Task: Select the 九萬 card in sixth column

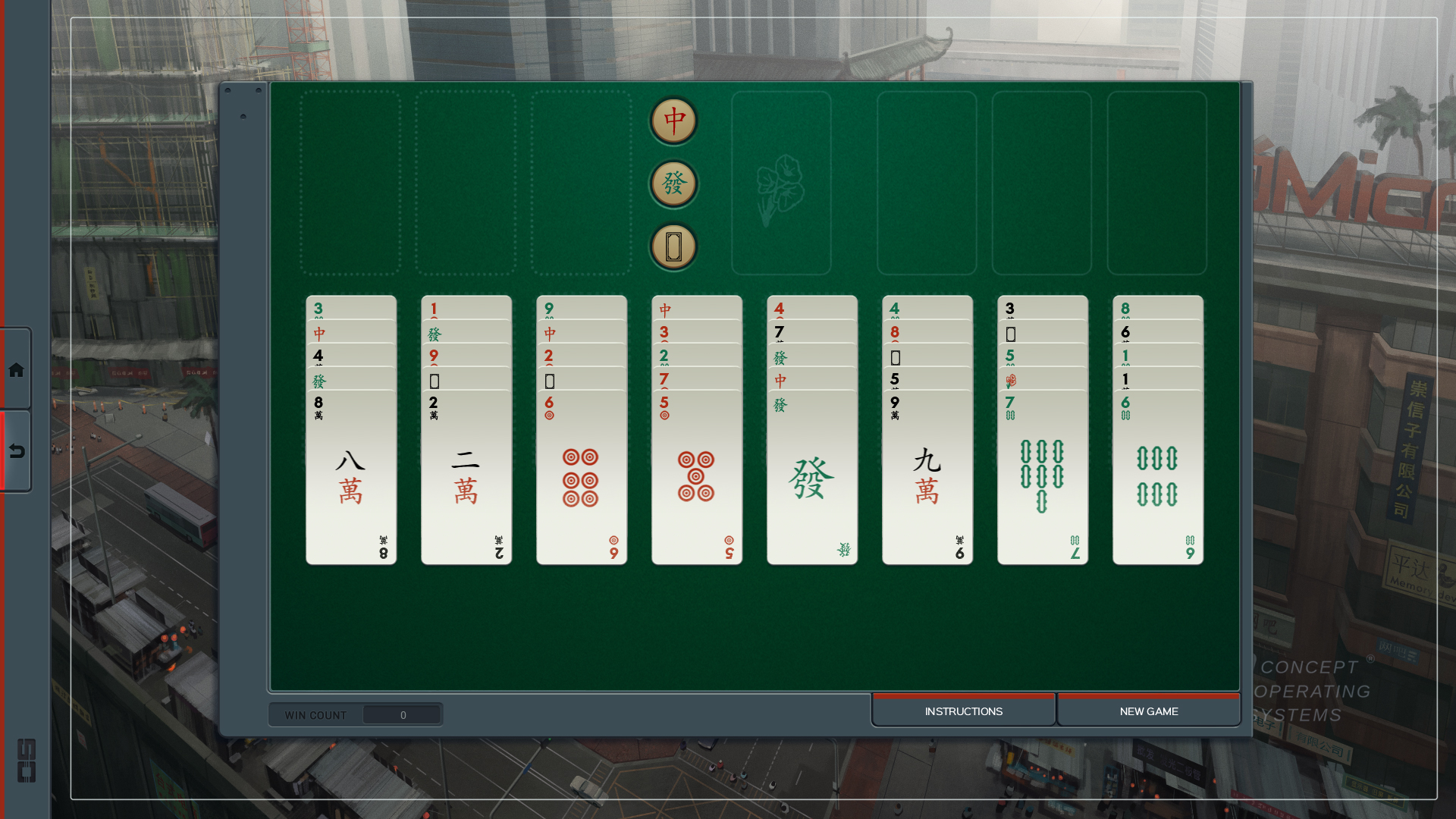Action: pos(927,478)
